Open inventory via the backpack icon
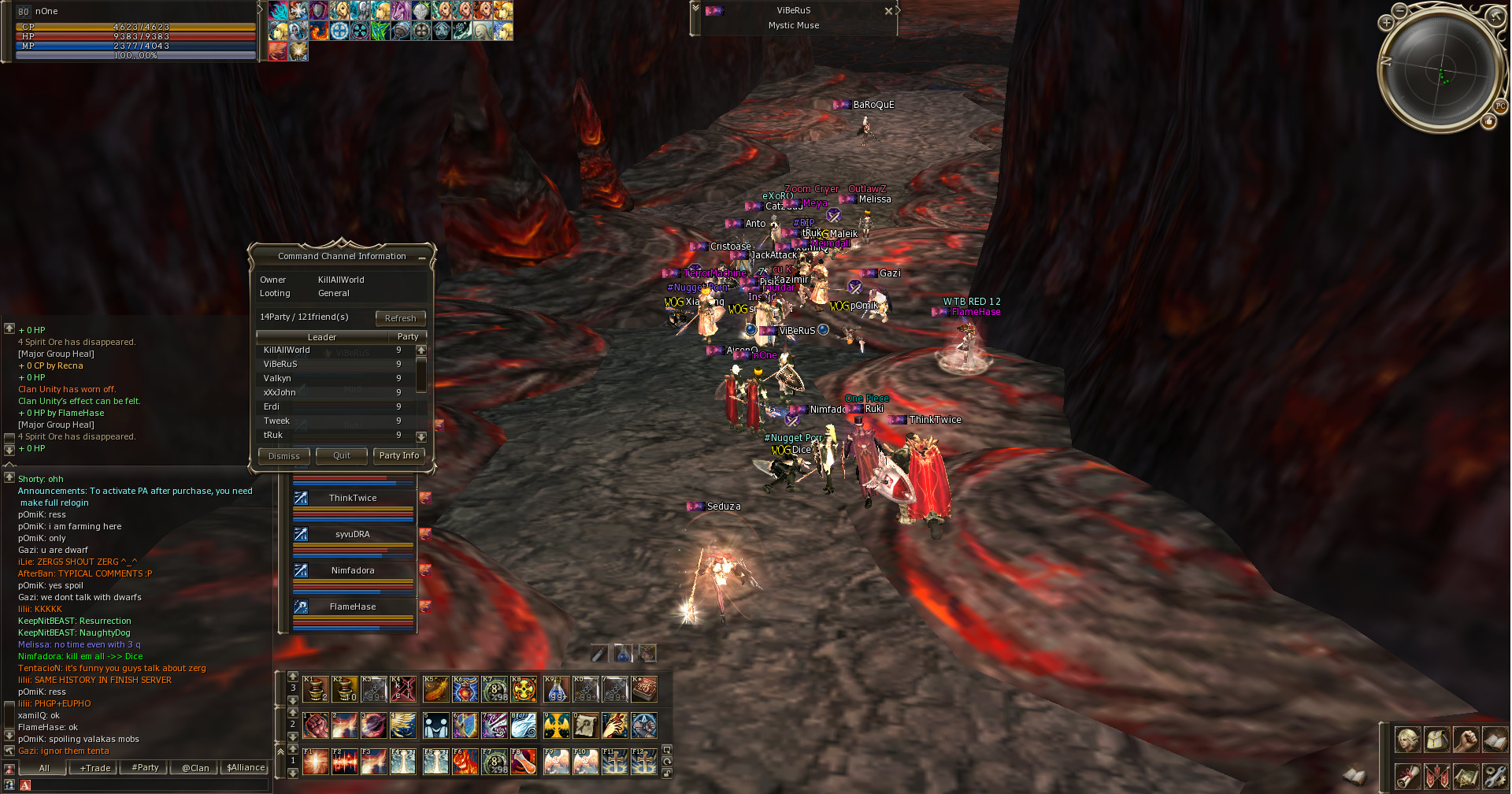 click(x=1436, y=740)
